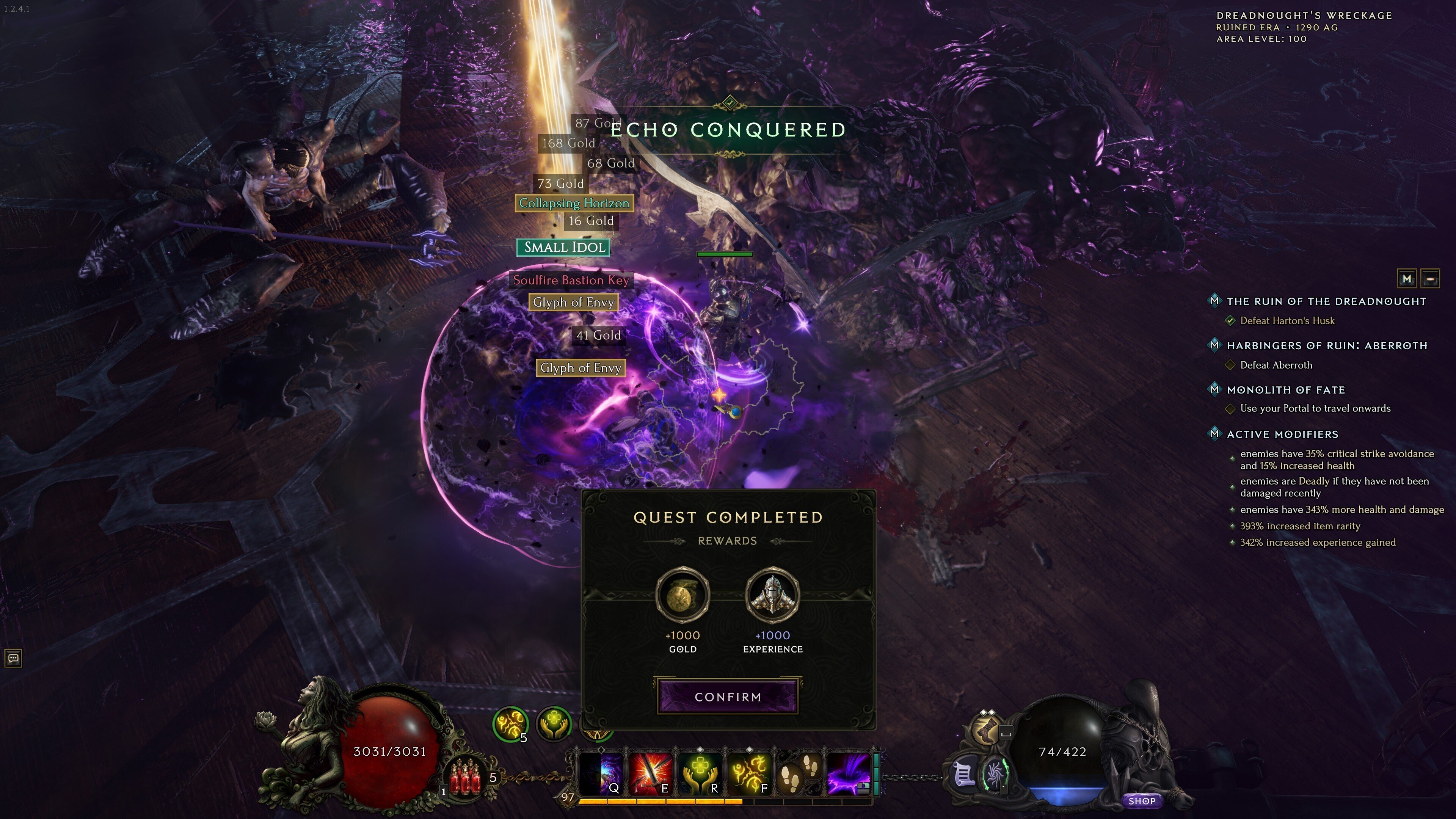This screenshot has height=819, width=1456.
Task: Open the Shop from the purple button
Action: [x=1143, y=800]
